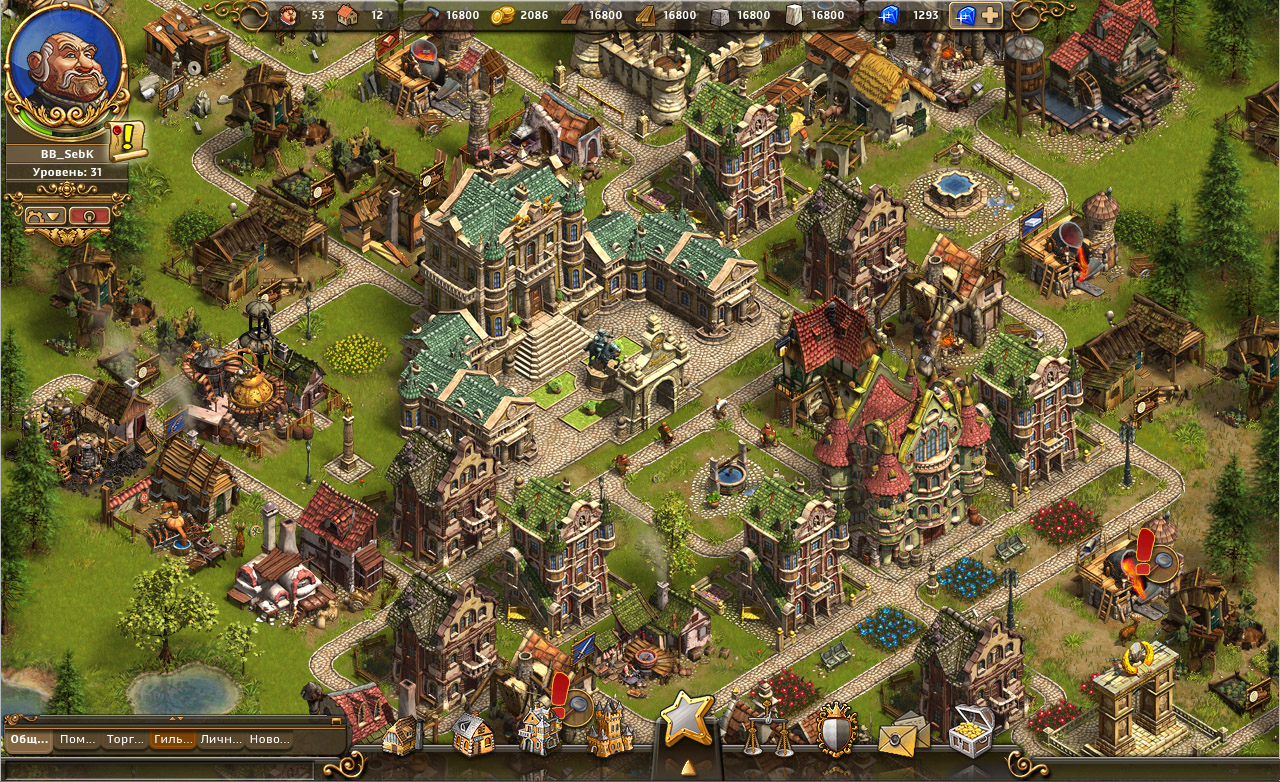1280x782 pixels.
Task: Check messages via the envelope icon
Action: pos(898,737)
